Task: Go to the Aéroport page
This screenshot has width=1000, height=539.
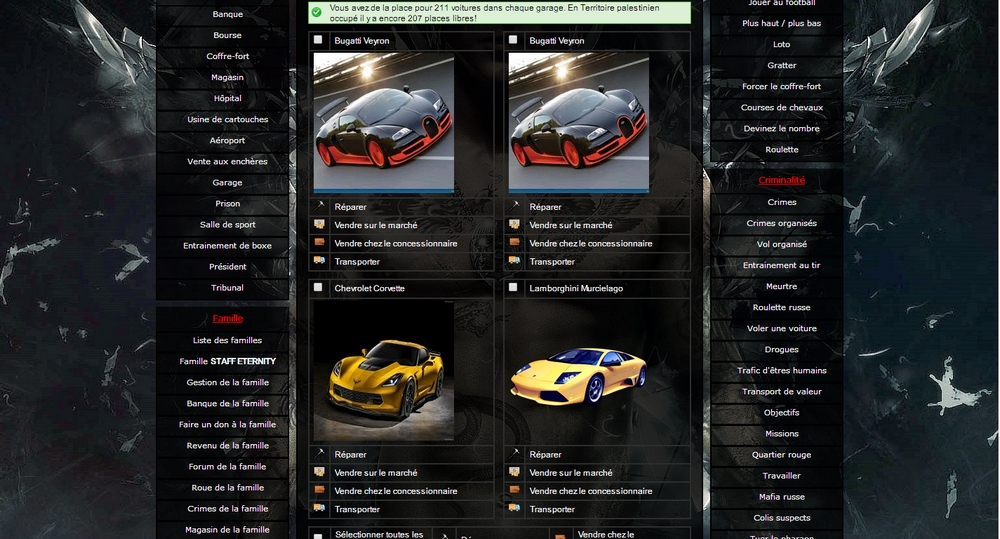Action: [227, 141]
